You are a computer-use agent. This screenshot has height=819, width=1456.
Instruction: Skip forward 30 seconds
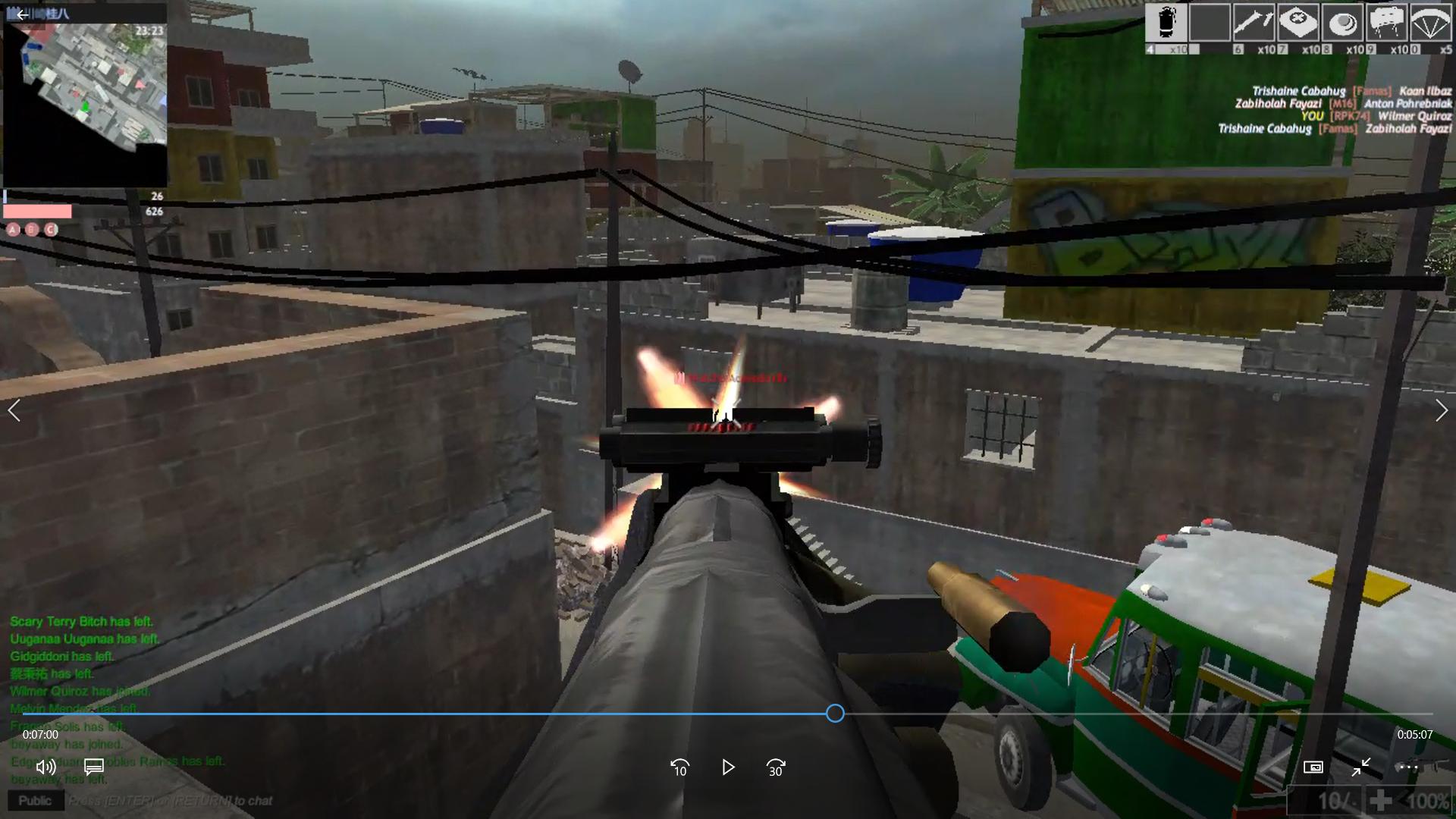pos(776,767)
